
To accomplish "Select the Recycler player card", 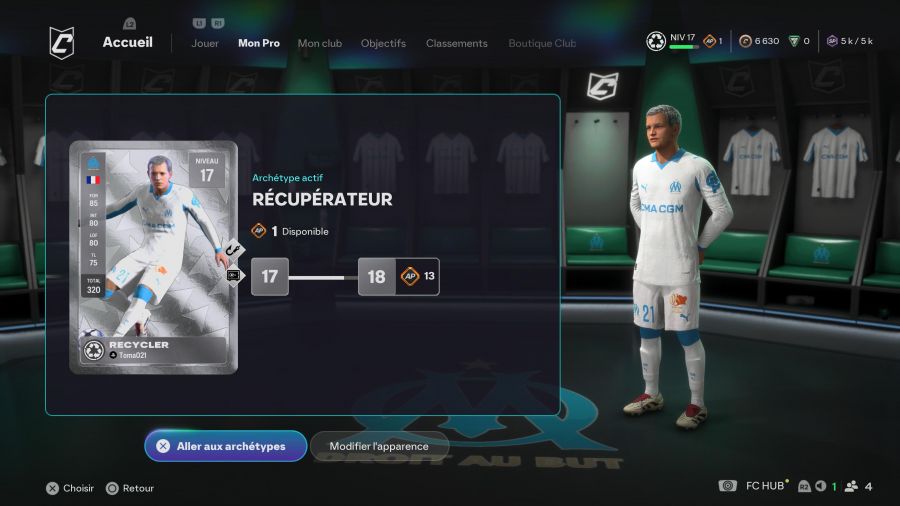I will click(153, 257).
